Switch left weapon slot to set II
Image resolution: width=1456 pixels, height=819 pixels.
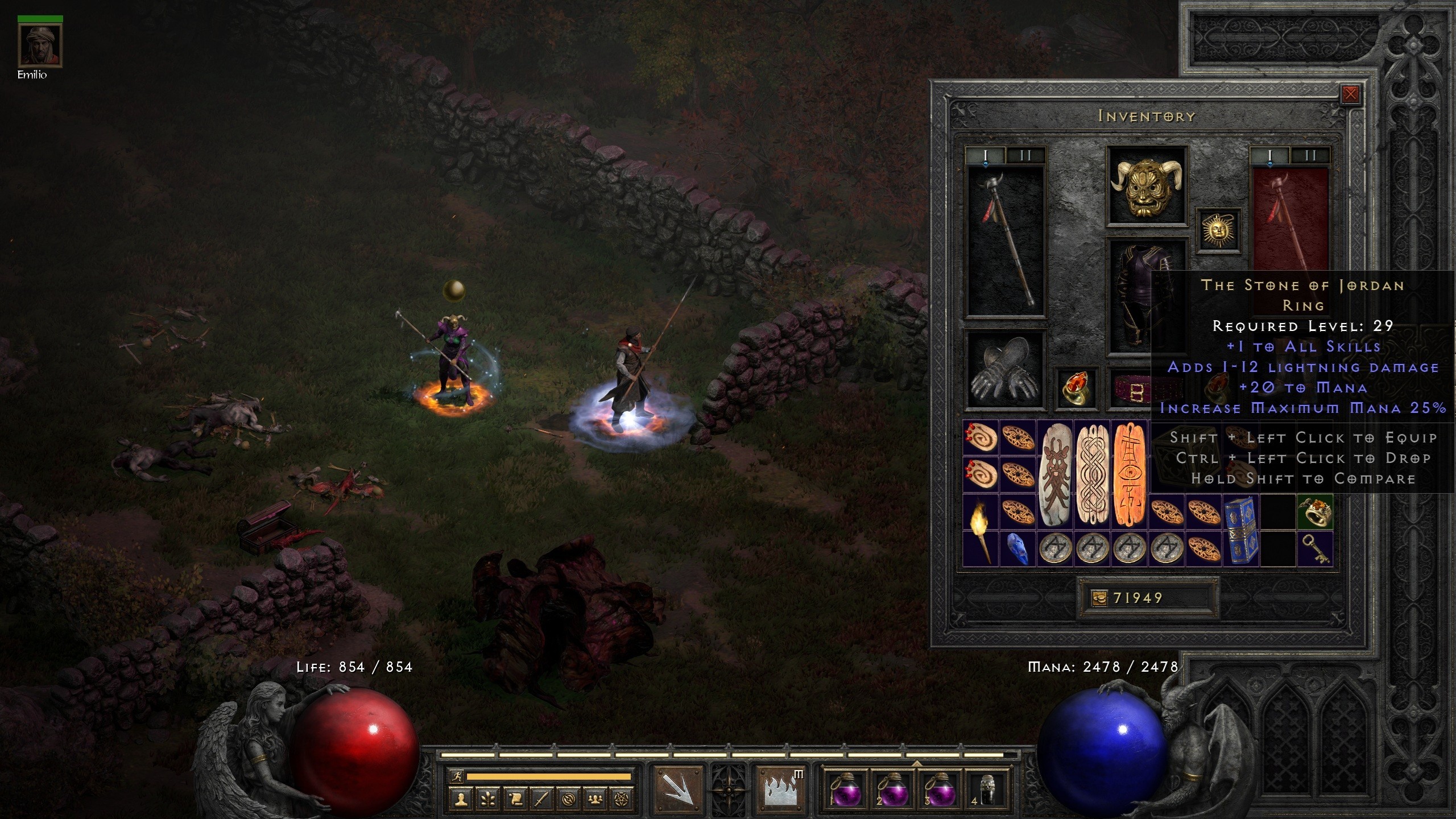(x=1025, y=156)
